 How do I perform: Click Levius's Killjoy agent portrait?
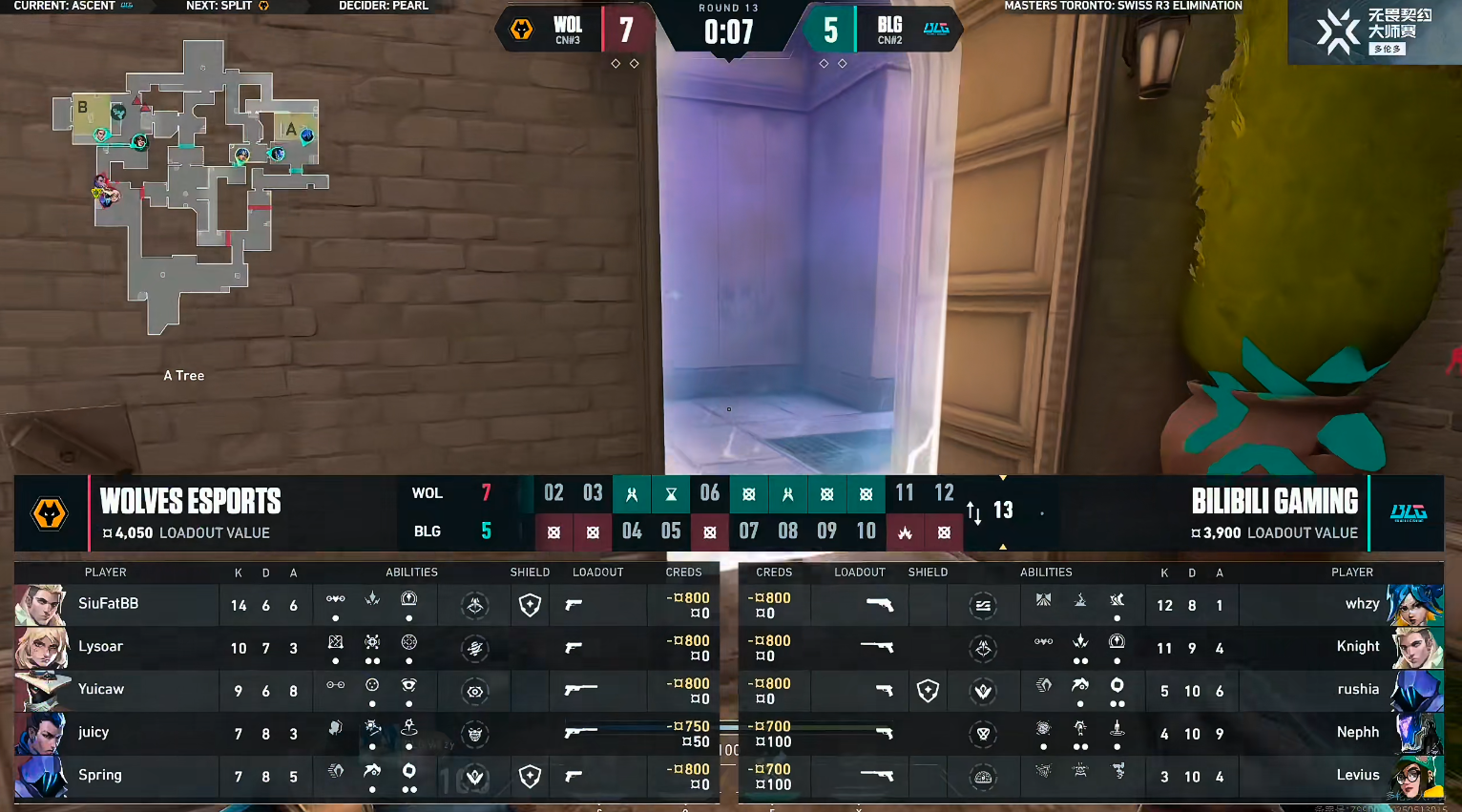[x=1416, y=777]
